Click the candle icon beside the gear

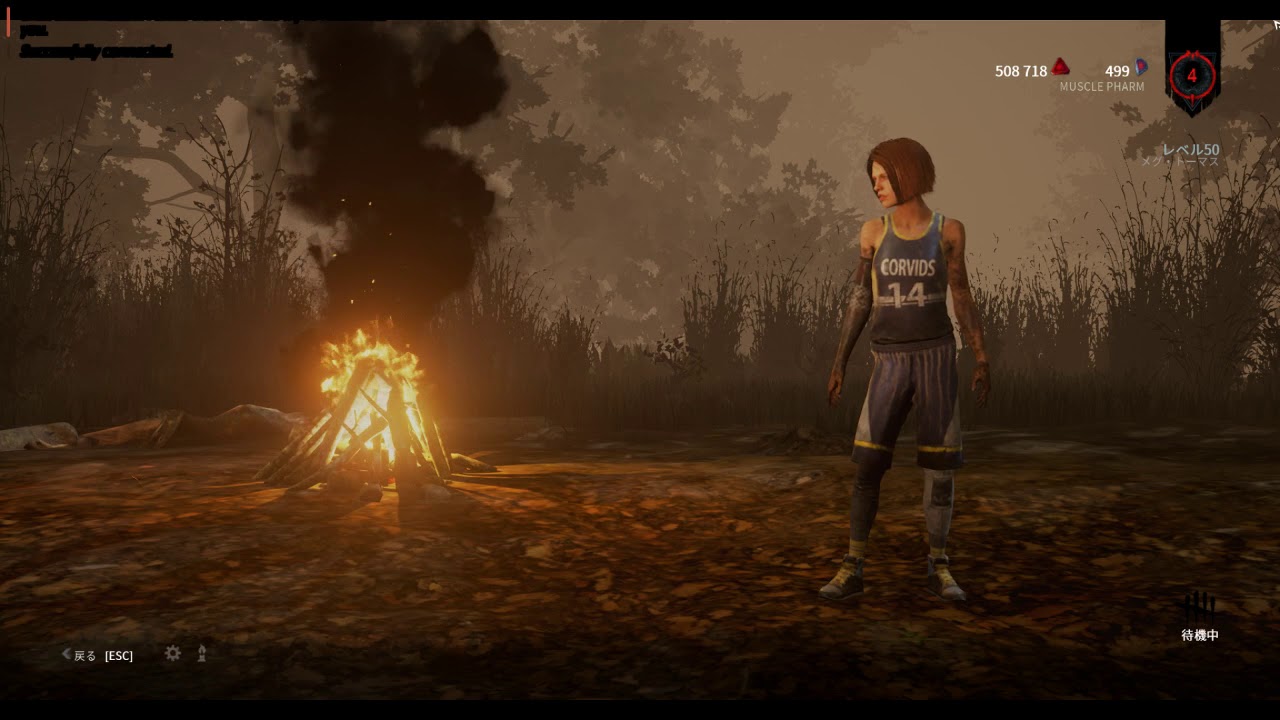[x=202, y=653]
